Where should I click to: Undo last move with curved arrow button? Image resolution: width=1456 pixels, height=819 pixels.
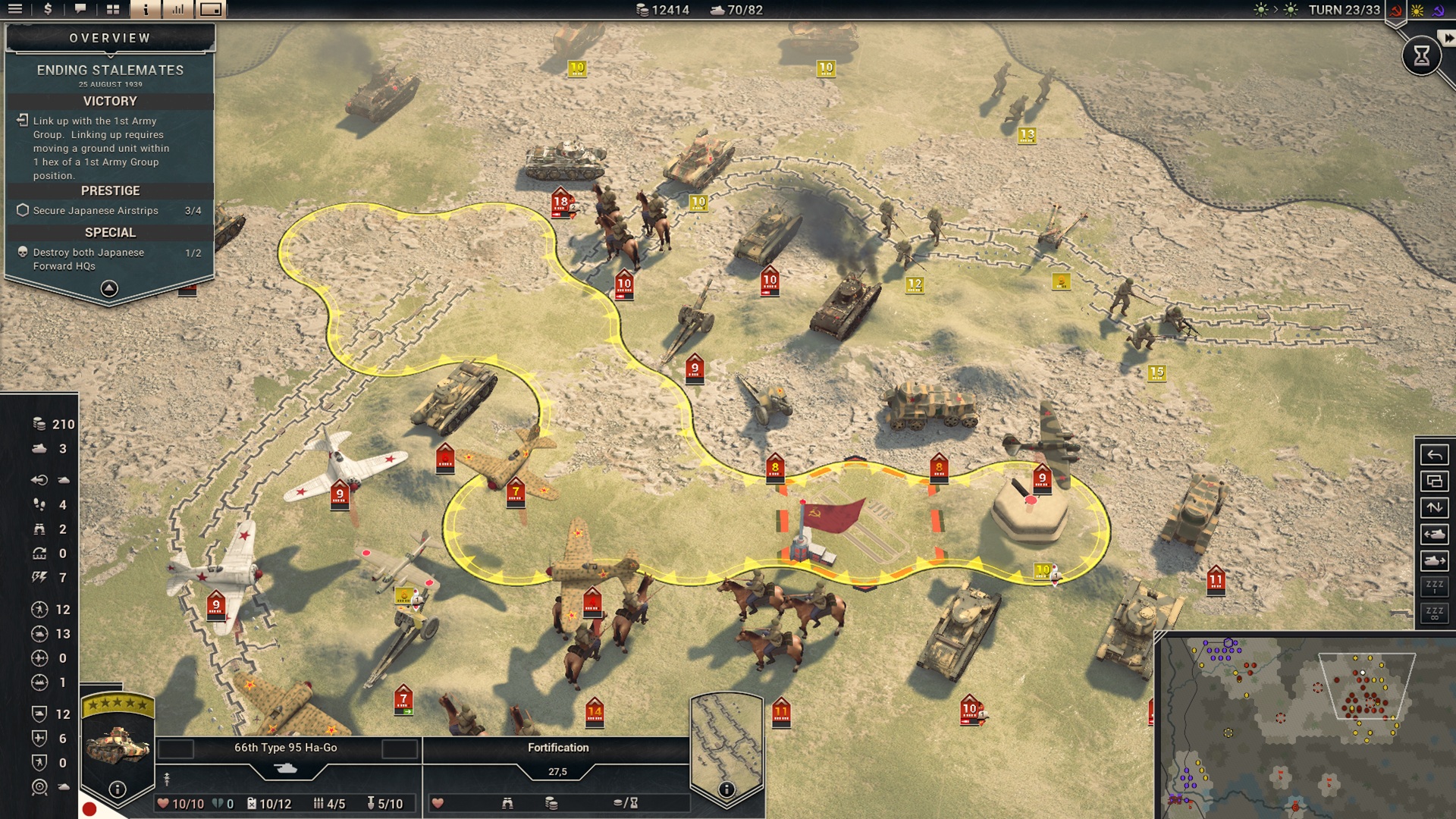click(1434, 455)
